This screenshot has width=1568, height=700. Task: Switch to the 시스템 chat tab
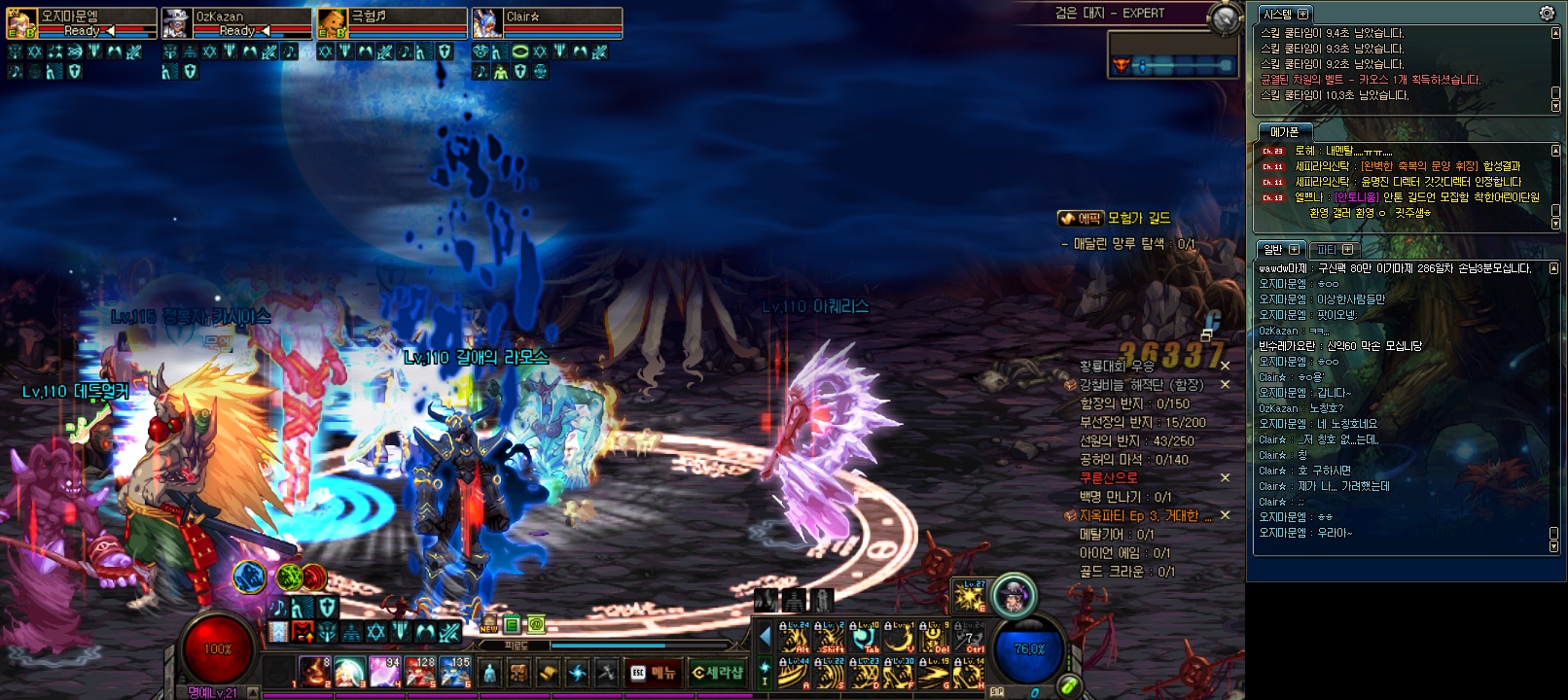tap(1277, 14)
